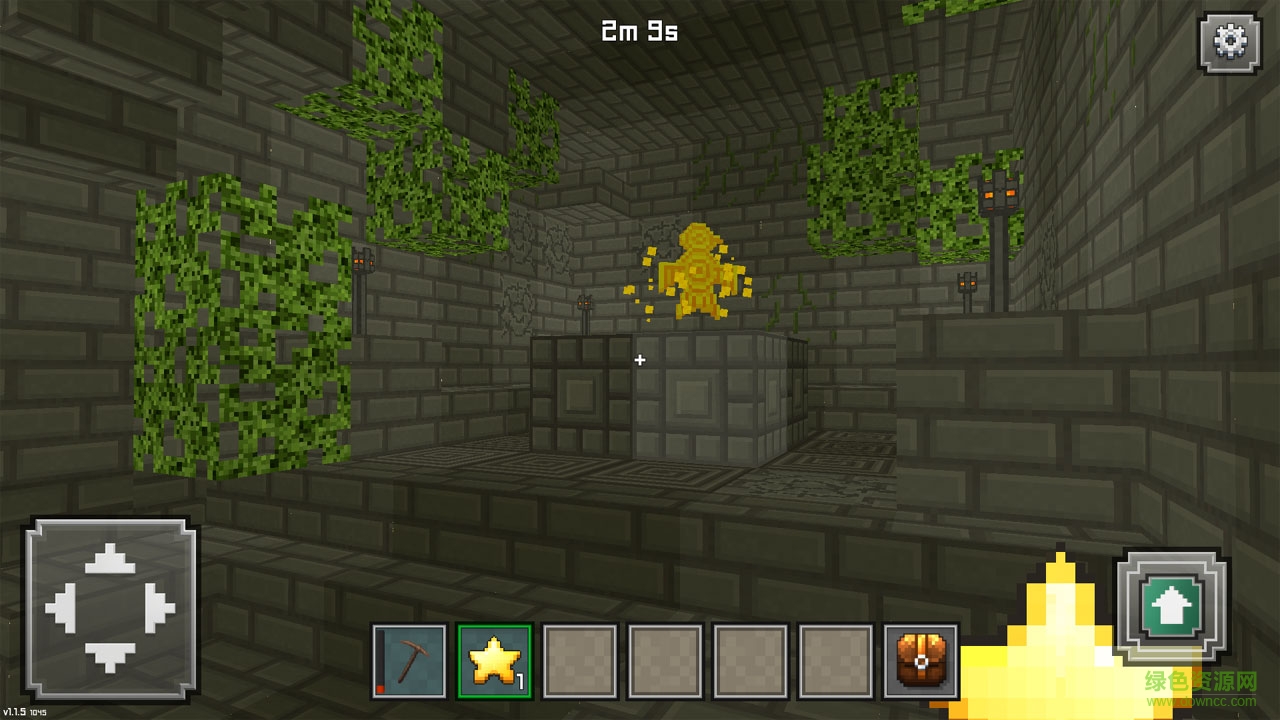Select the gold star hotbar slot

pos(494,661)
